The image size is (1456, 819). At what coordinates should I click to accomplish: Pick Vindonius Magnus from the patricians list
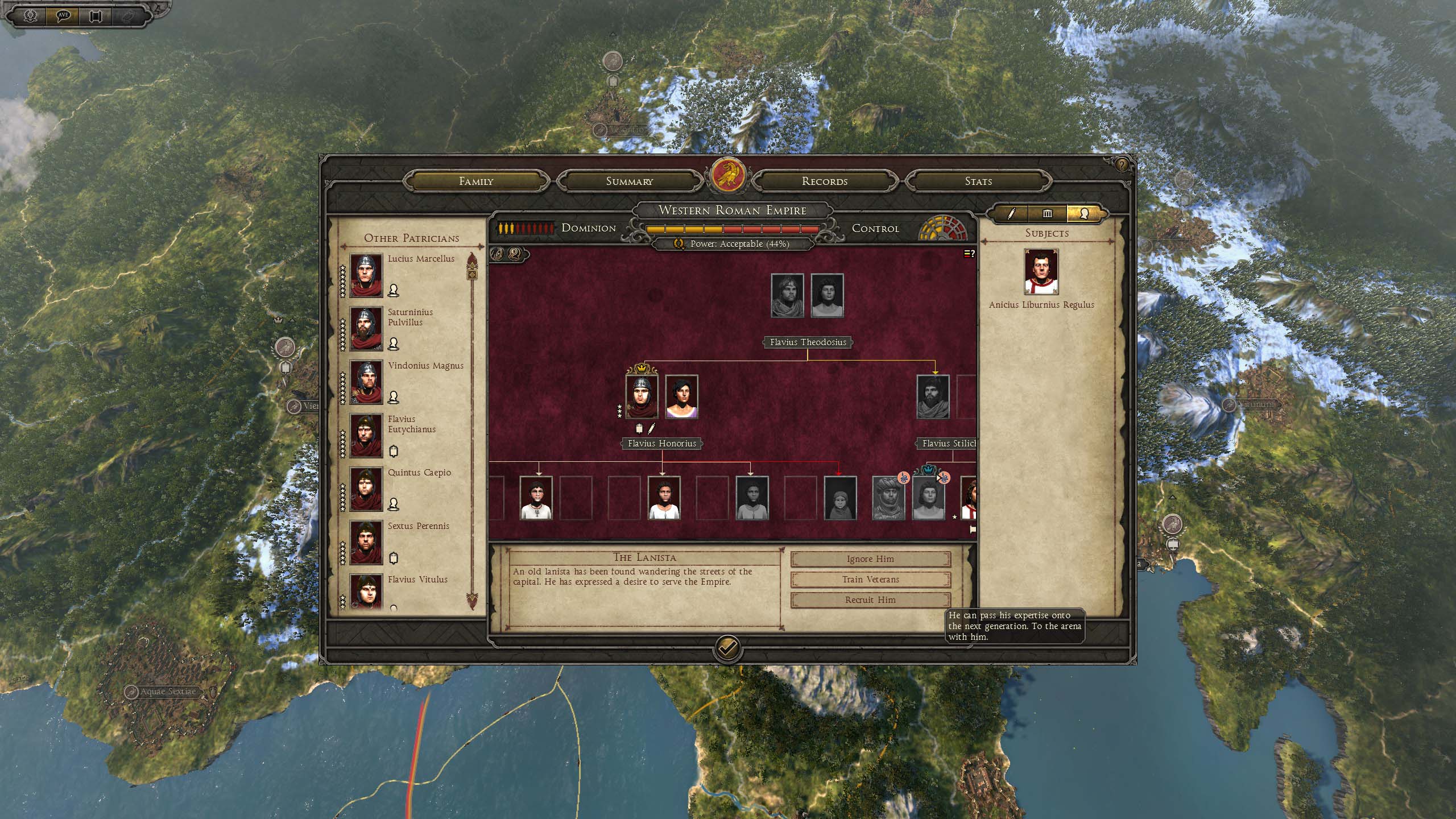pyautogui.click(x=366, y=382)
